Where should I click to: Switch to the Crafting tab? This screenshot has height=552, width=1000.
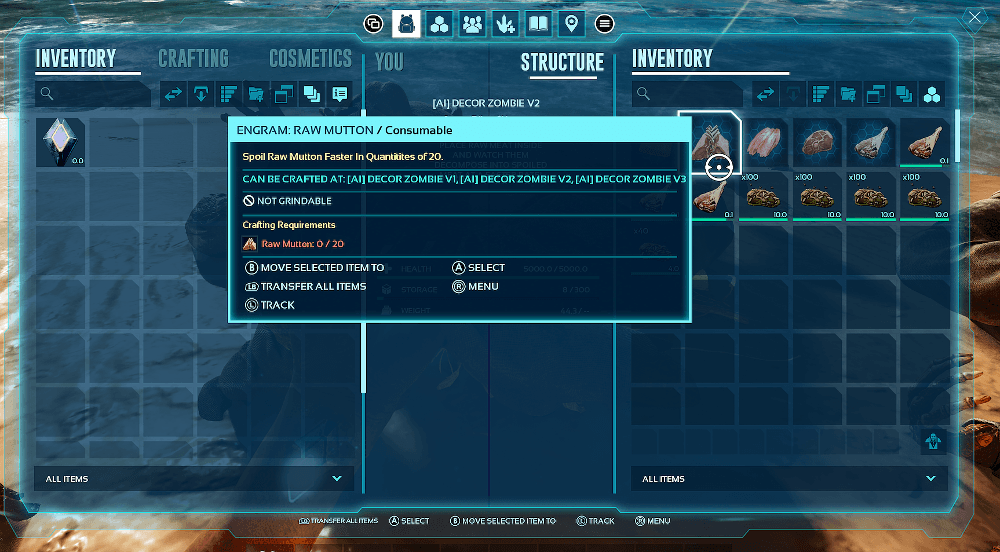193,59
